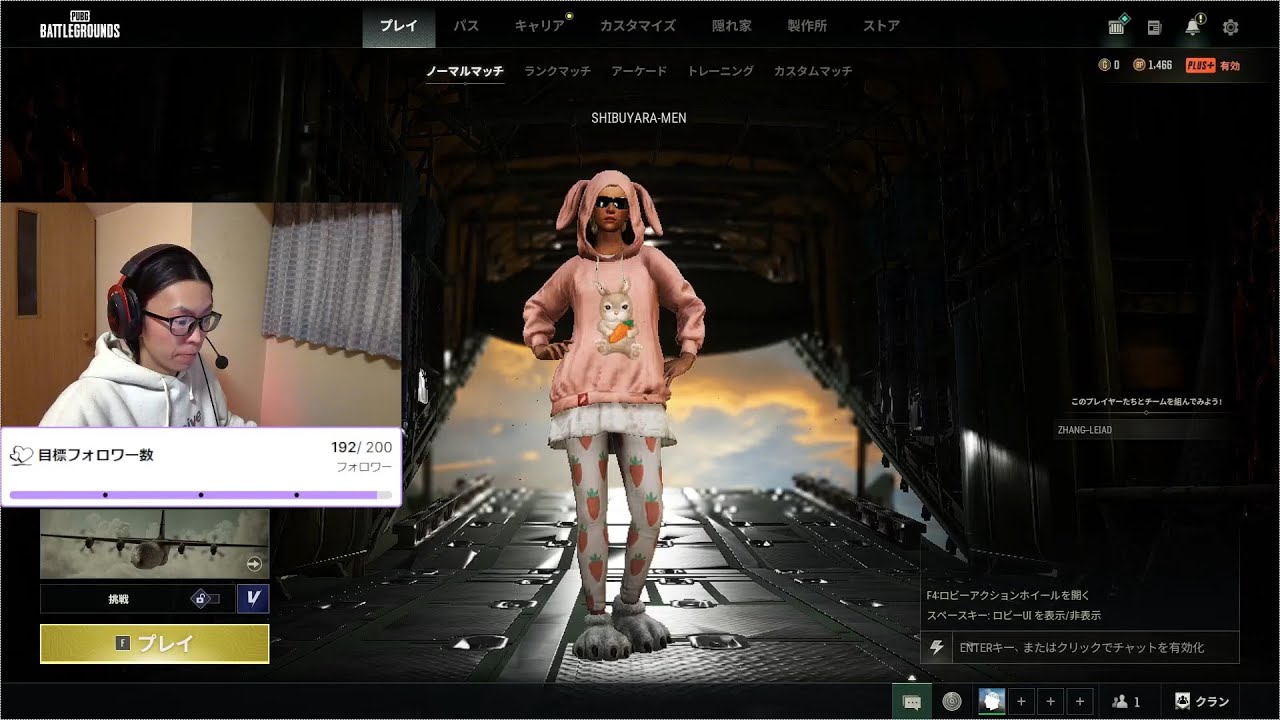This screenshot has width=1280, height=720.
Task: Expand the ノーマルマッチ mode selector
Action: [x=464, y=72]
